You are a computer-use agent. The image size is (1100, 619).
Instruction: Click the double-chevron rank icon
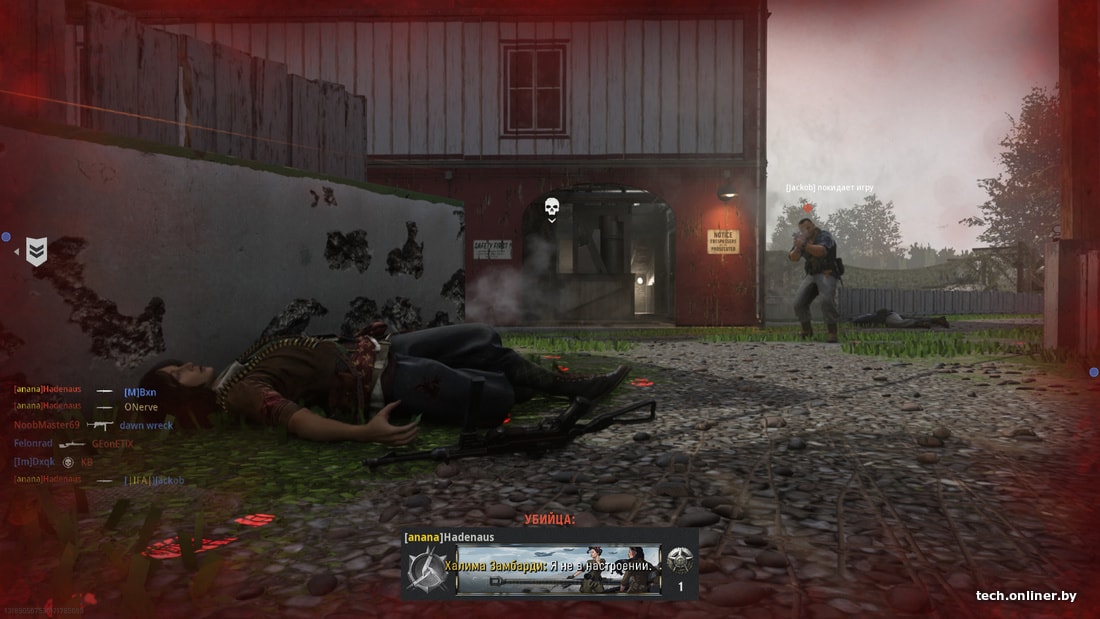click(36, 251)
